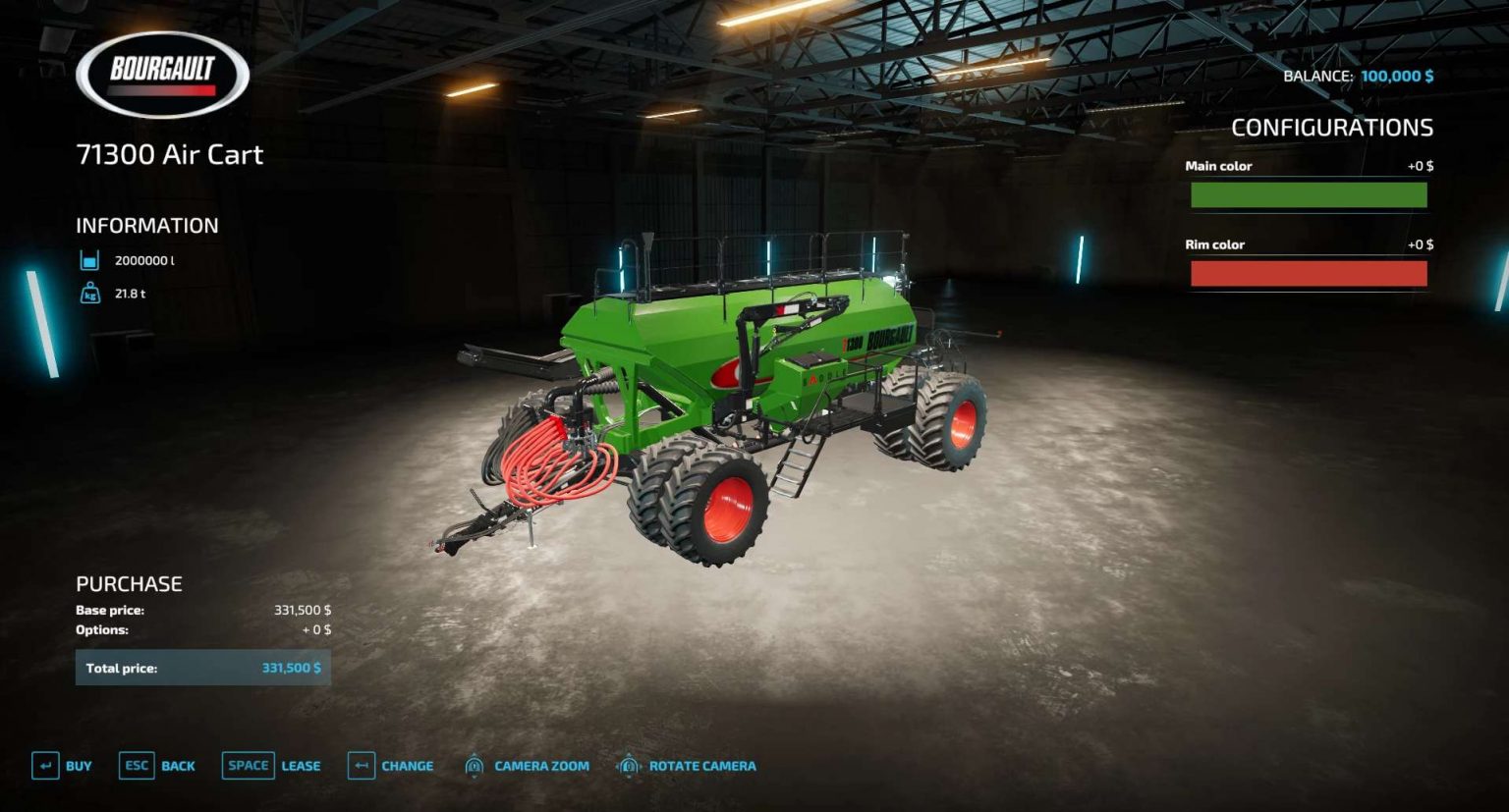Screen dimensions: 1509x812
Task: Click the CONFIGURATIONS heading
Action: 1333,127
